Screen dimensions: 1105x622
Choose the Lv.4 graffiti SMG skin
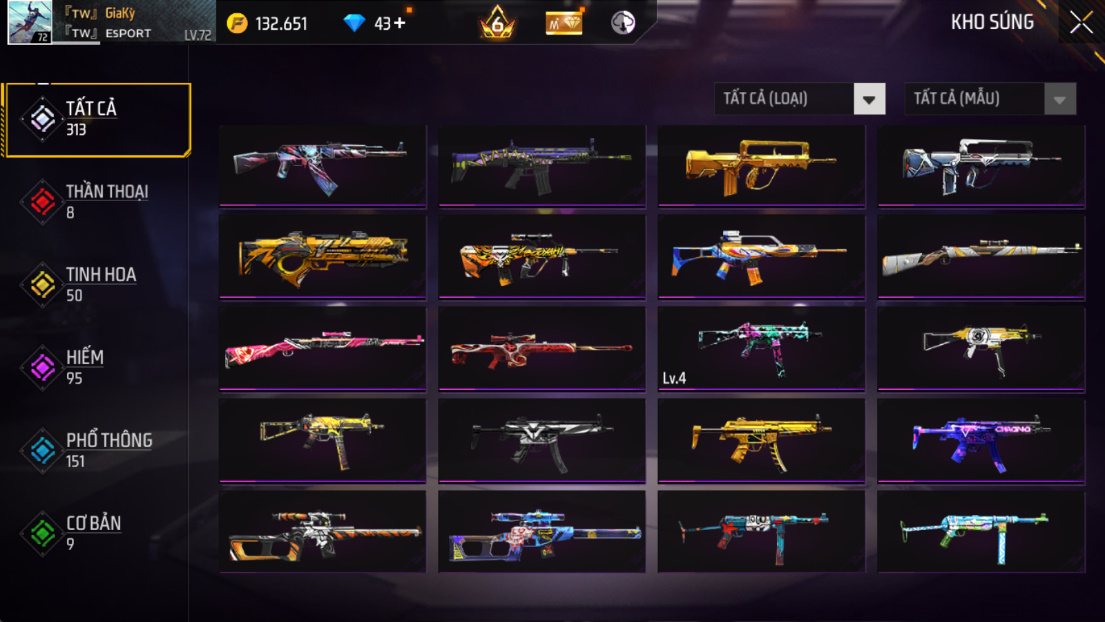pyautogui.click(x=761, y=348)
